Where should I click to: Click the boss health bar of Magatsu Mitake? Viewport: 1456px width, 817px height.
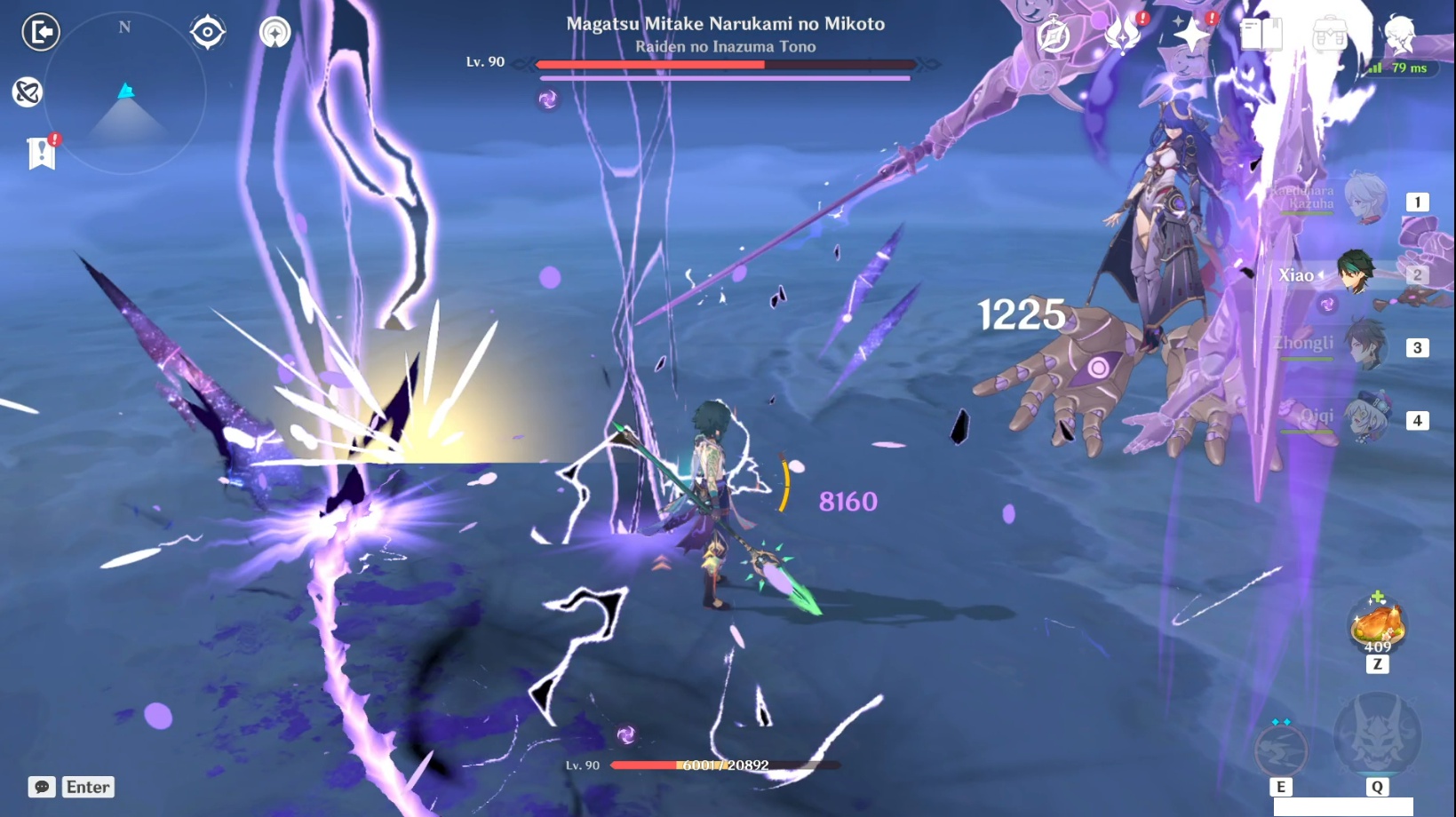point(725,64)
